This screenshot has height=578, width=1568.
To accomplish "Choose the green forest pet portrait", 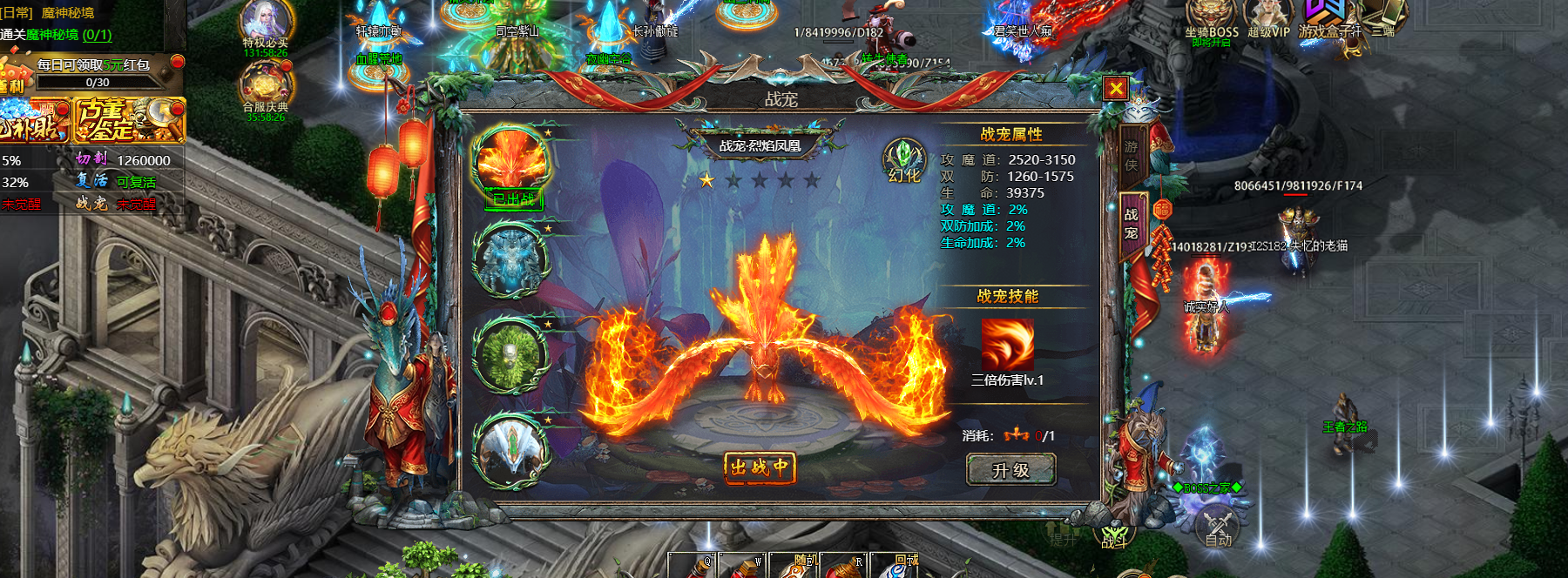I will click(x=510, y=355).
